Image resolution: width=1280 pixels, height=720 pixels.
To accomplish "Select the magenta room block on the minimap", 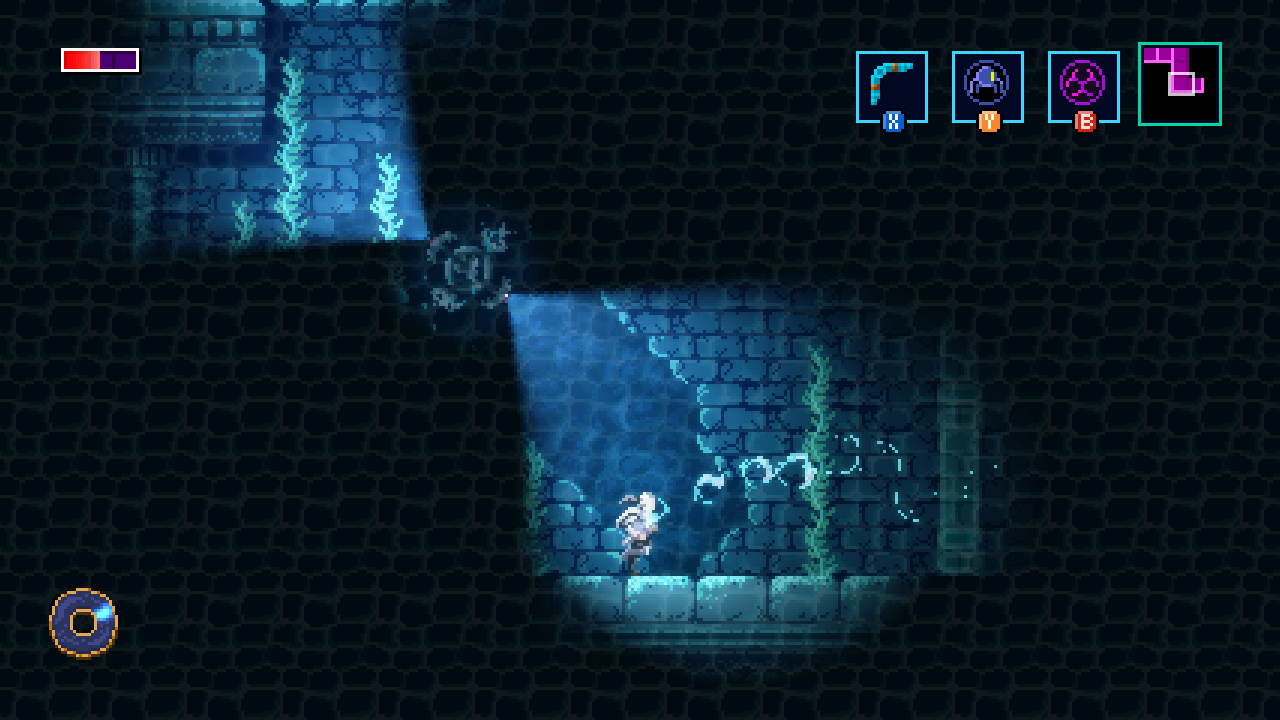I will 1151,54.
